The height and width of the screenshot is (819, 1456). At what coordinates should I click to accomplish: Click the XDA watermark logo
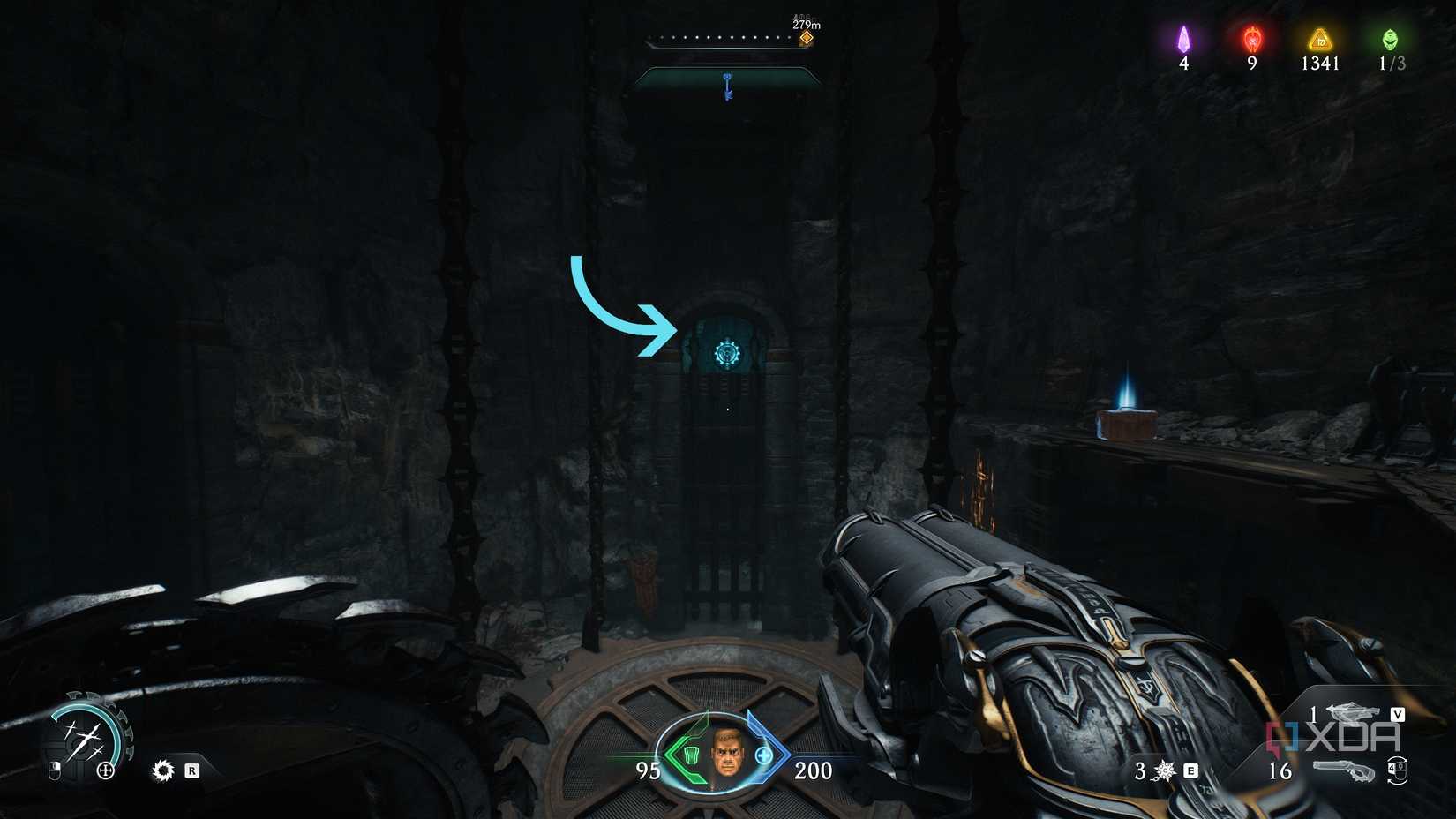tap(1332, 736)
